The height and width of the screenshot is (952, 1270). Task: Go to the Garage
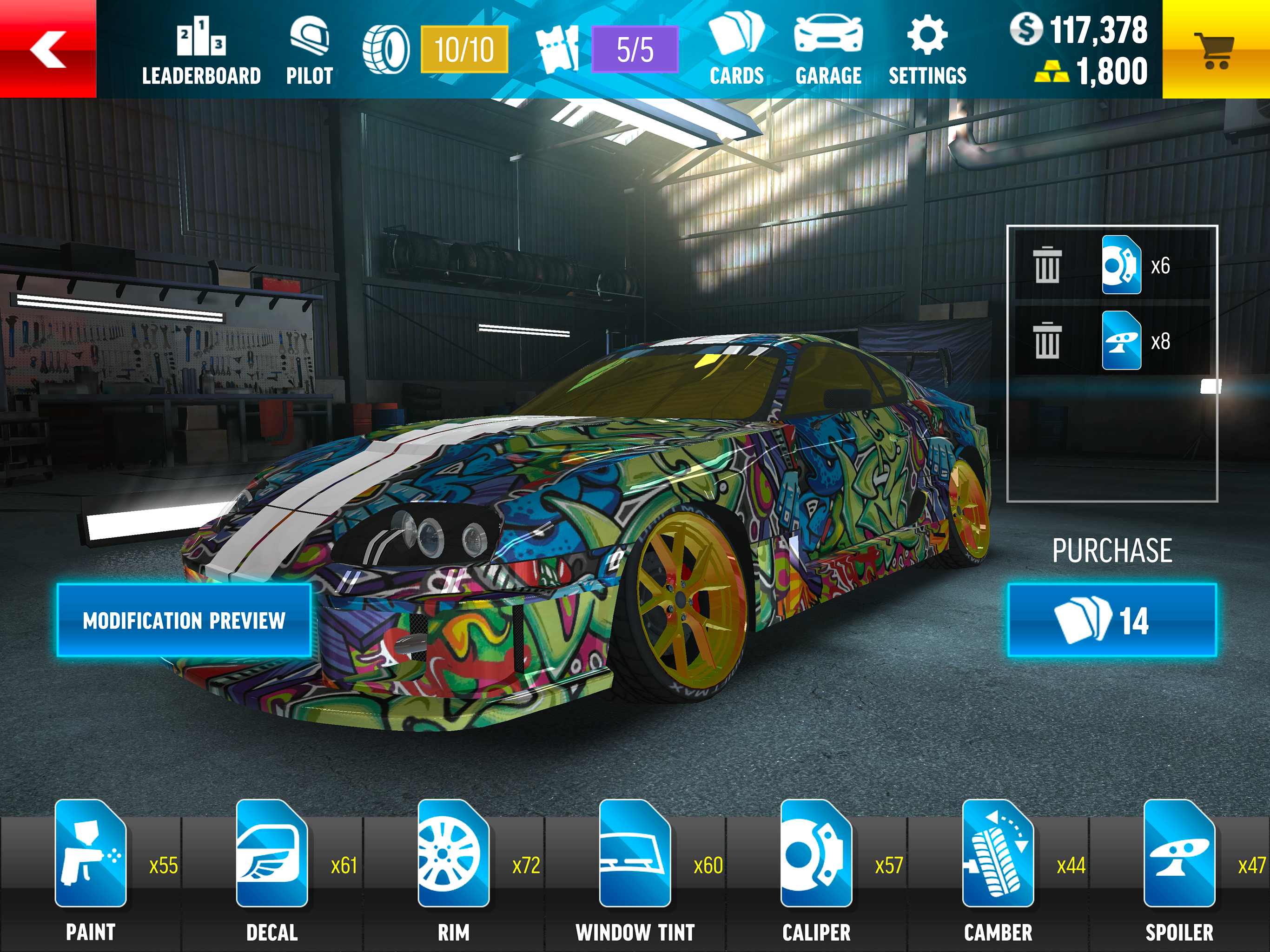(828, 51)
